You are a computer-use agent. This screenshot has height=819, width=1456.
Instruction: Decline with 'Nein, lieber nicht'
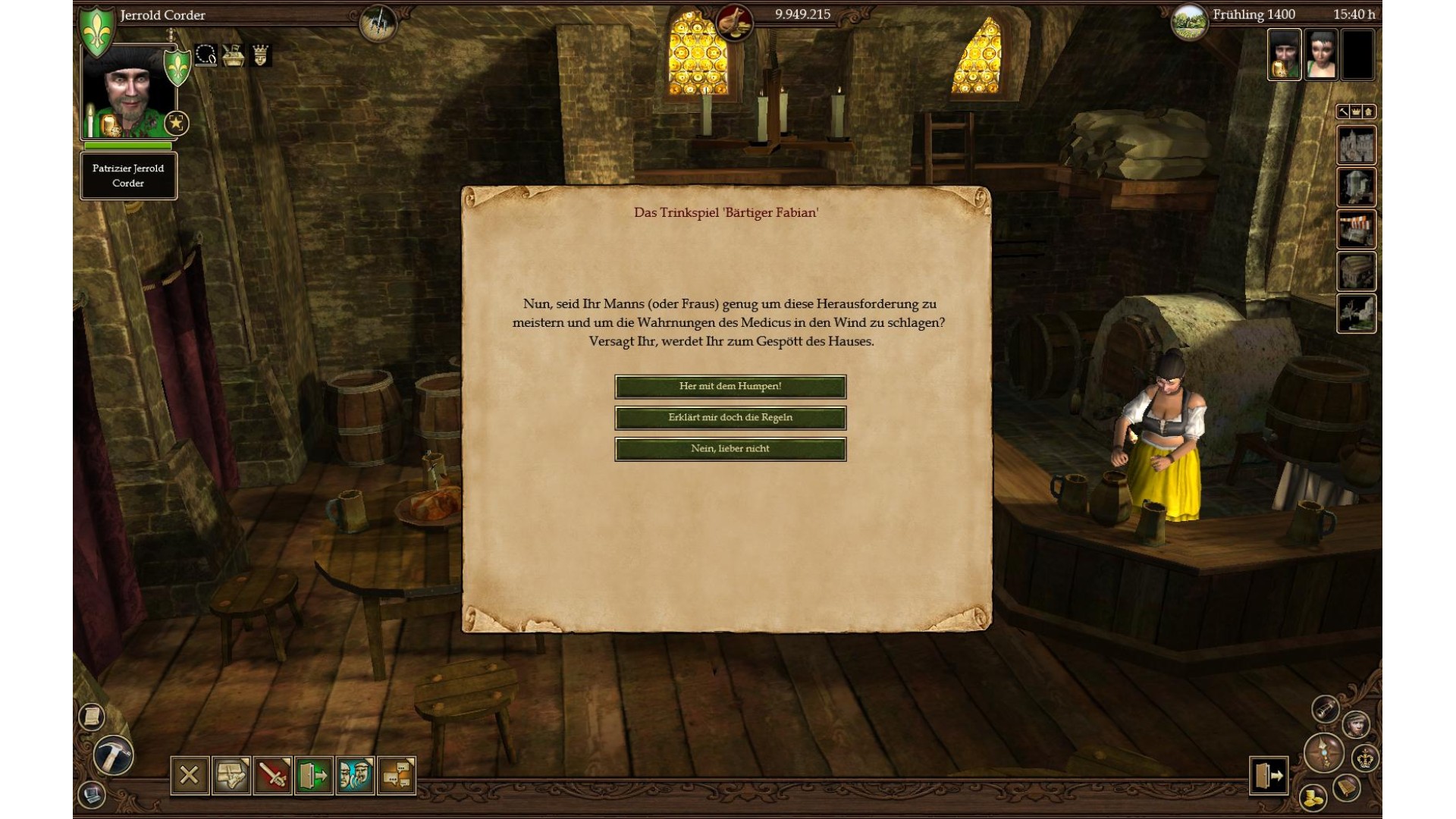point(730,449)
